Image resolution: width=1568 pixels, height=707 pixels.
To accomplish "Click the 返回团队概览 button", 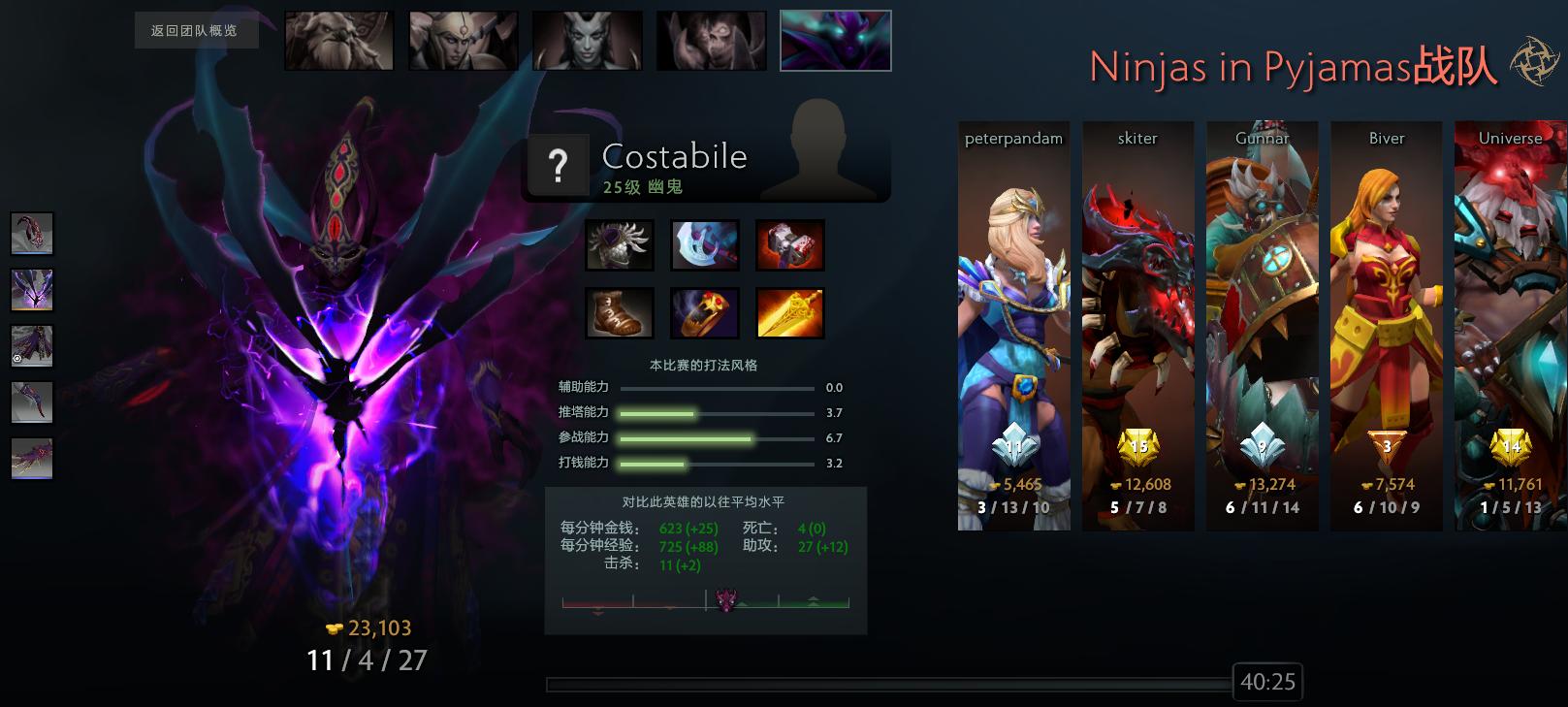I will tap(195, 31).
